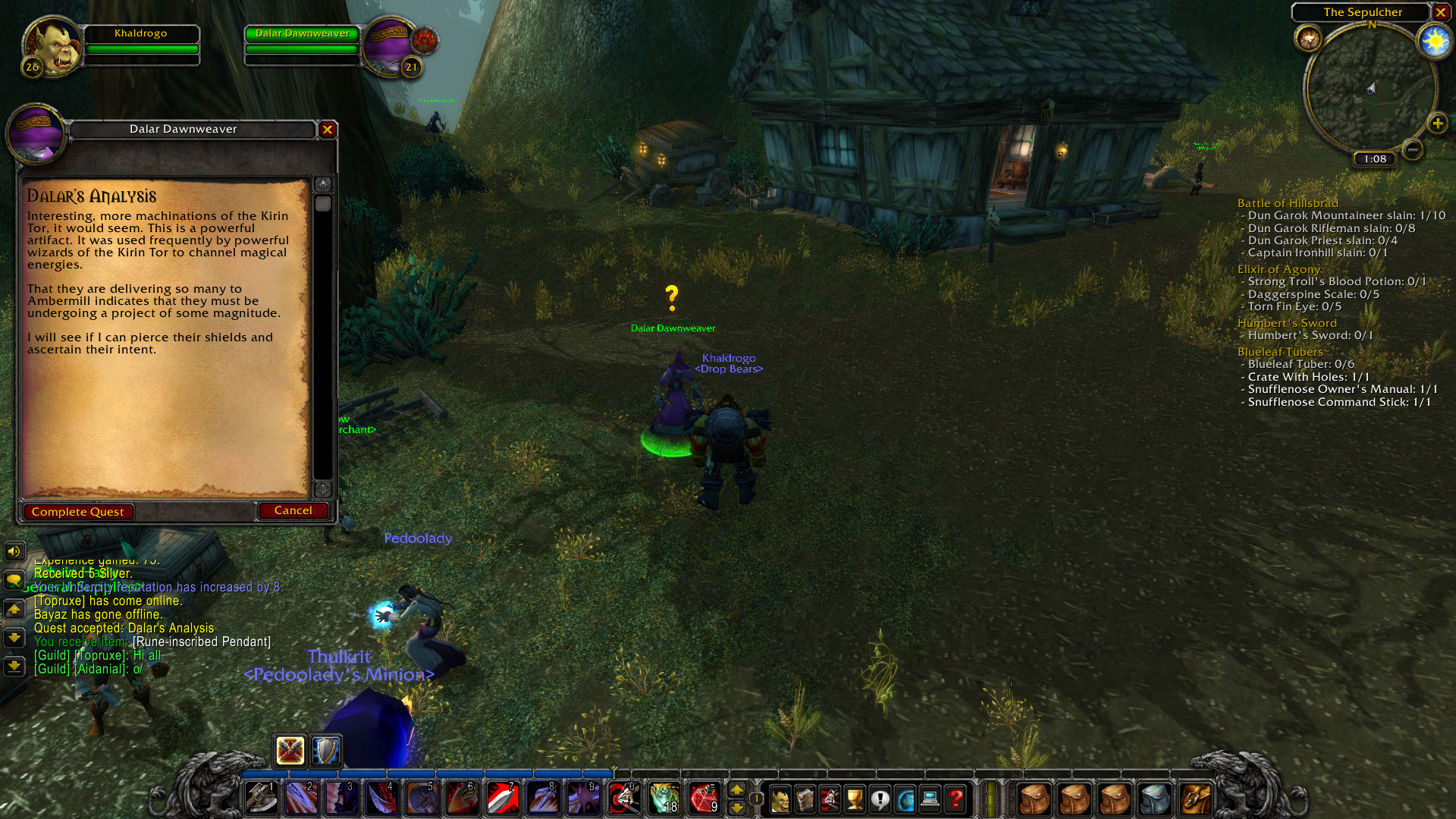Toggle the shield stance icon above the action bar
1456x819 pixels.
tap(326, 751)
